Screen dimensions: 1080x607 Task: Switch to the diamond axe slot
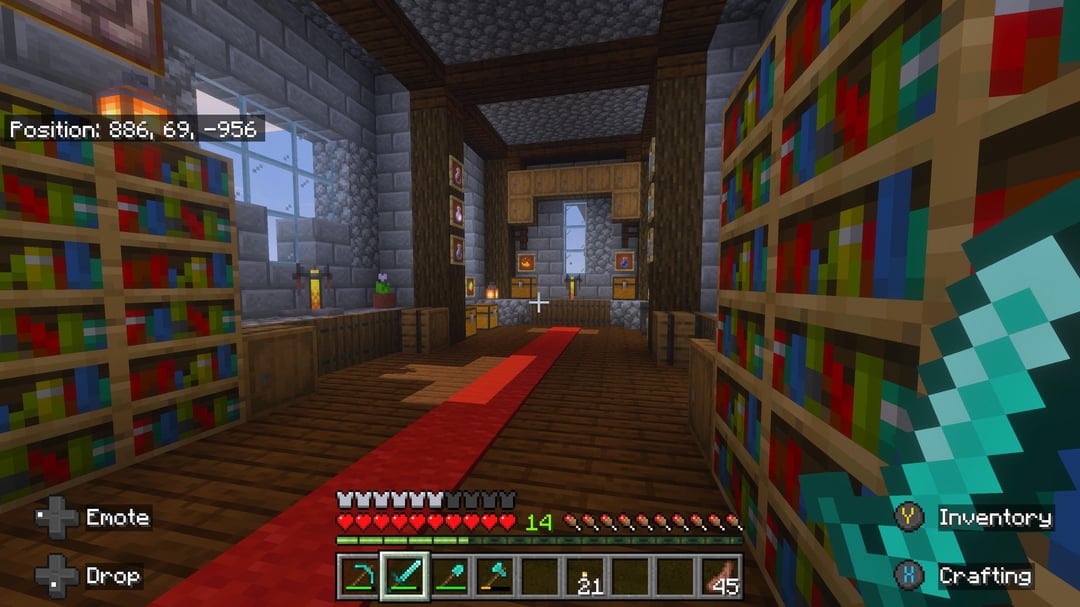click(495, 575)
